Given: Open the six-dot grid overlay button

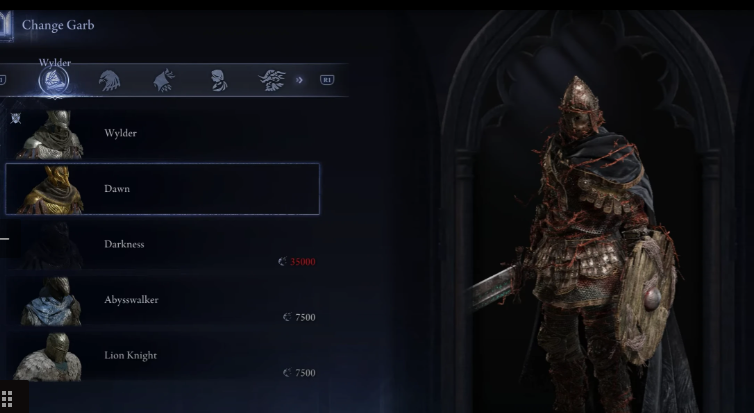Looking at the screenshot, I should (9, 397).
